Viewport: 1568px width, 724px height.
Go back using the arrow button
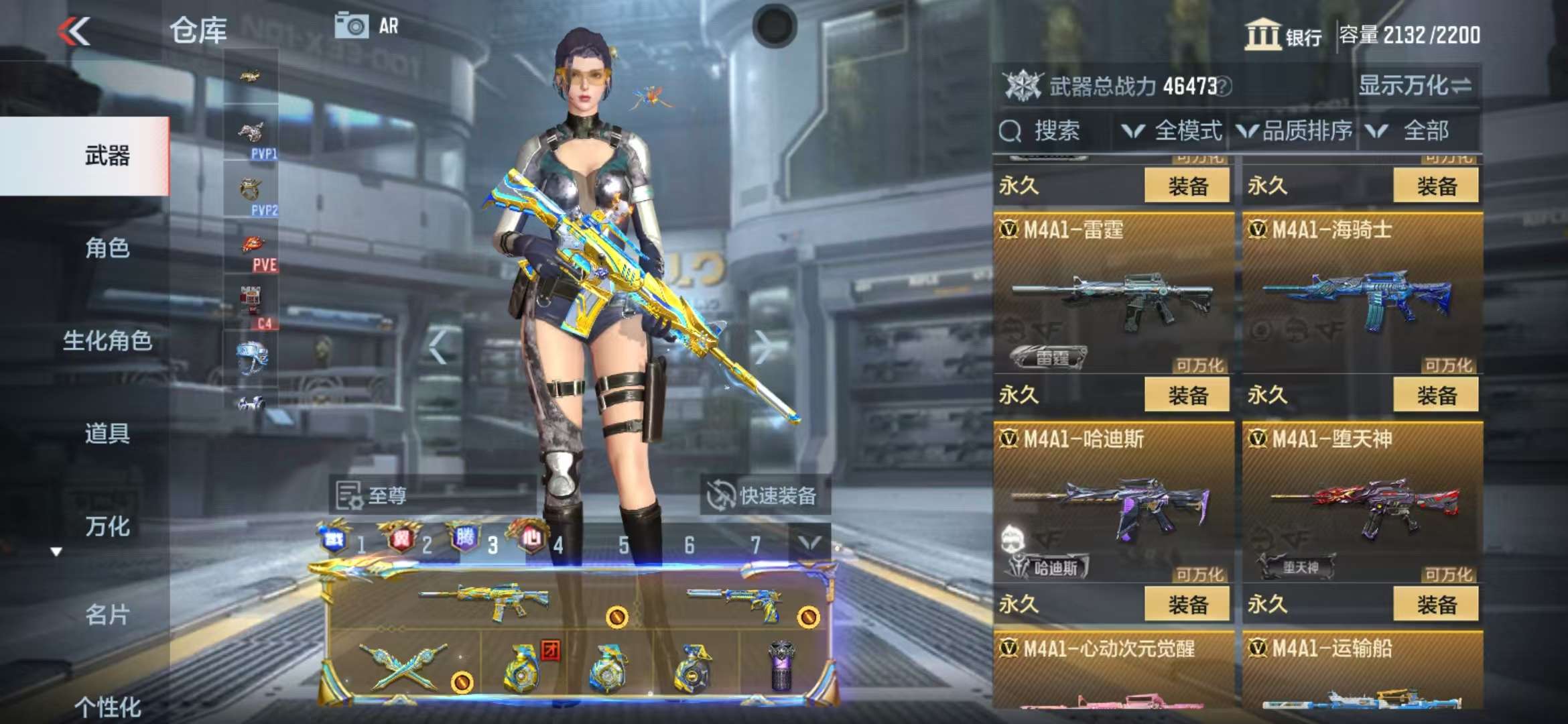74,32
